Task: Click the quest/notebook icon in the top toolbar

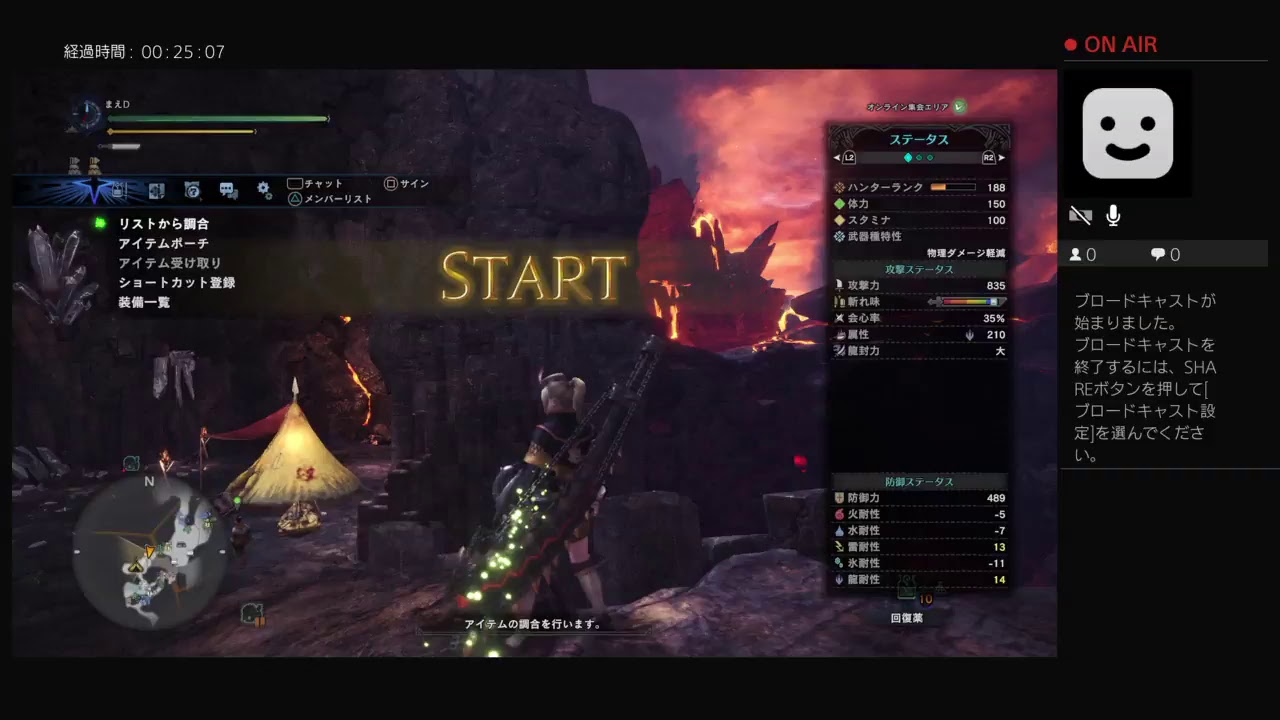Action: tap(191, 190)
